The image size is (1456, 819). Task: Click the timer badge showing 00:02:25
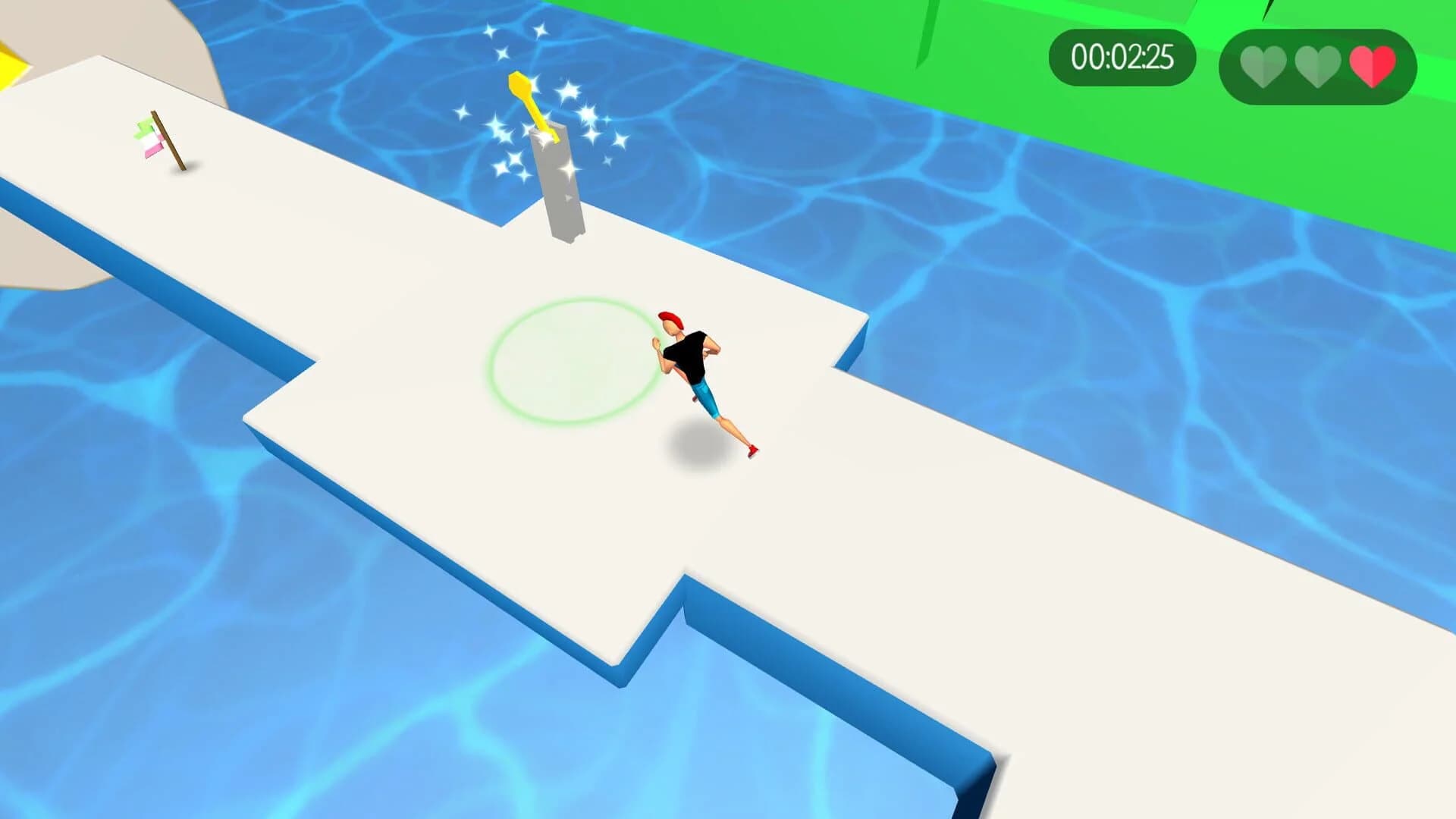coord(1122,55)
